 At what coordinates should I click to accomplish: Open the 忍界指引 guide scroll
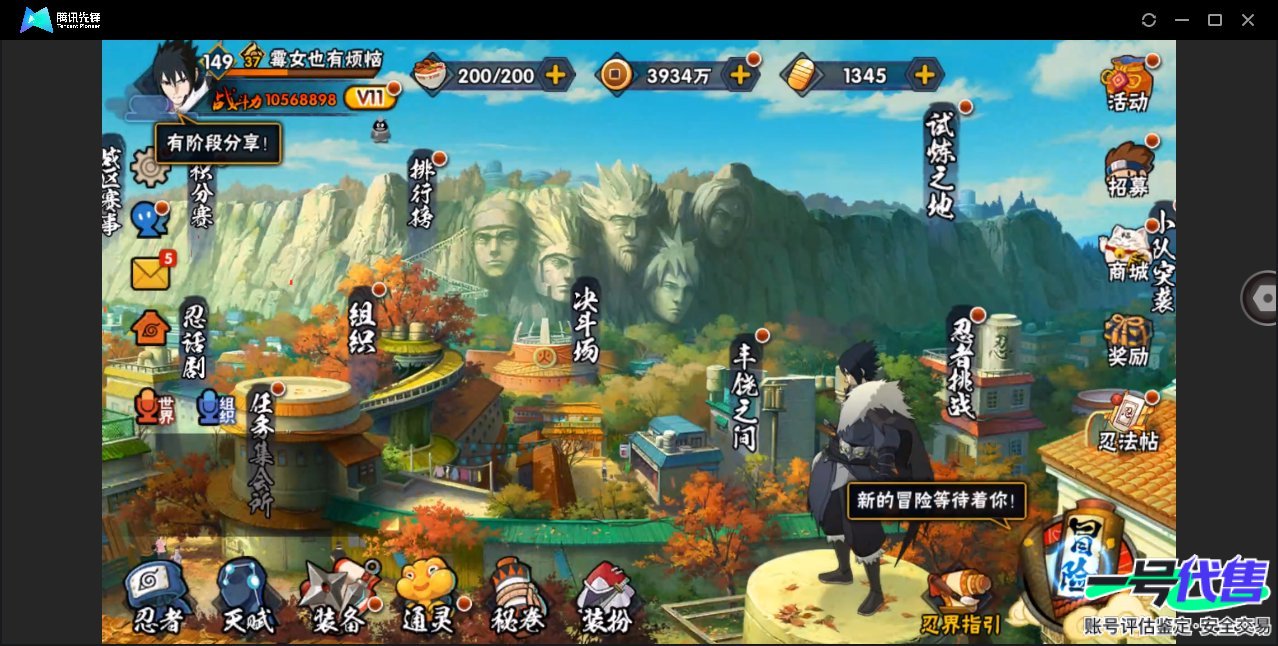coord(959,600)
